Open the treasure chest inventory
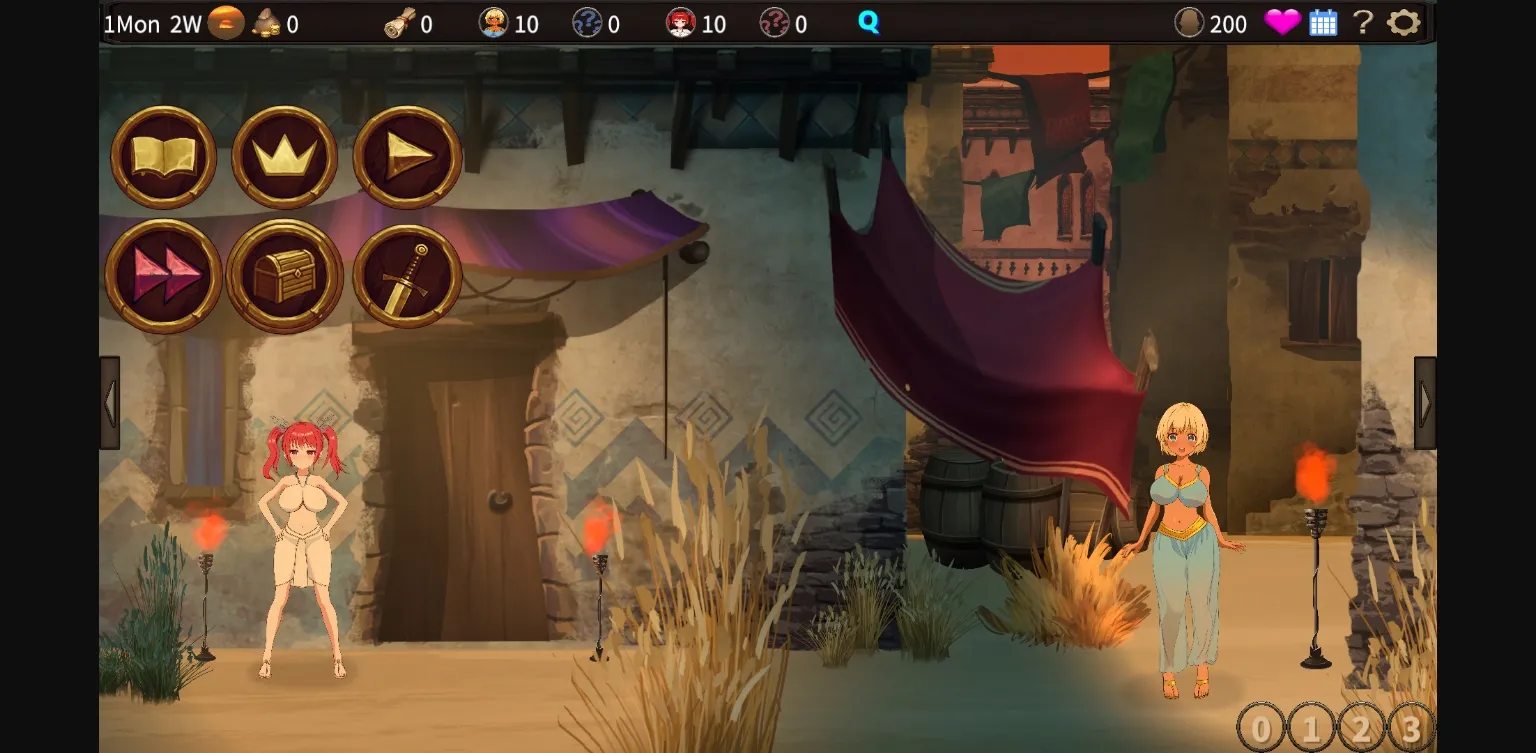The image size is (1536, 753). pos(284,276)
